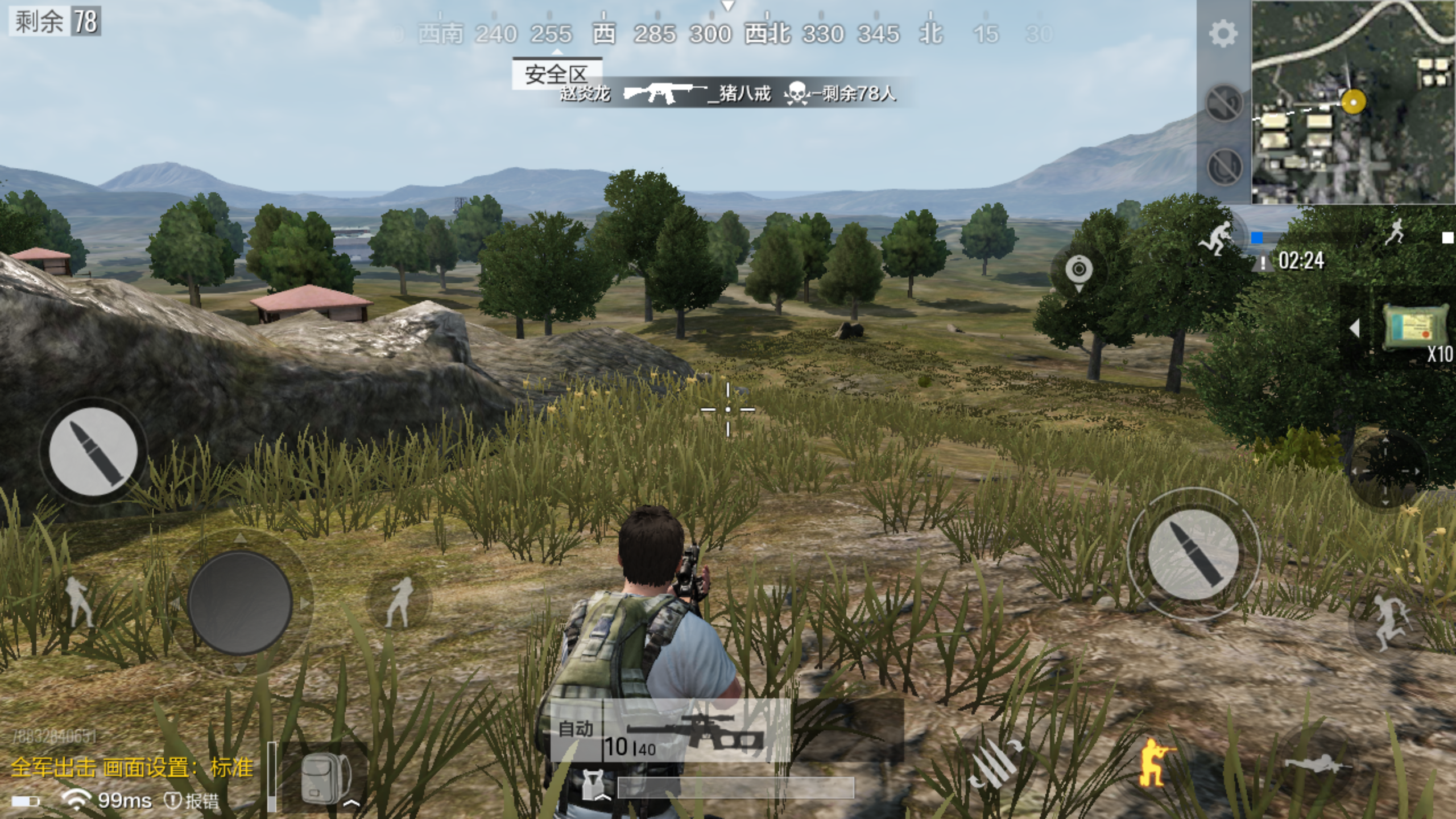Expand the item list arrow beside bandage
Viewport: 1456px width, 819px height.
(1355, 328)
